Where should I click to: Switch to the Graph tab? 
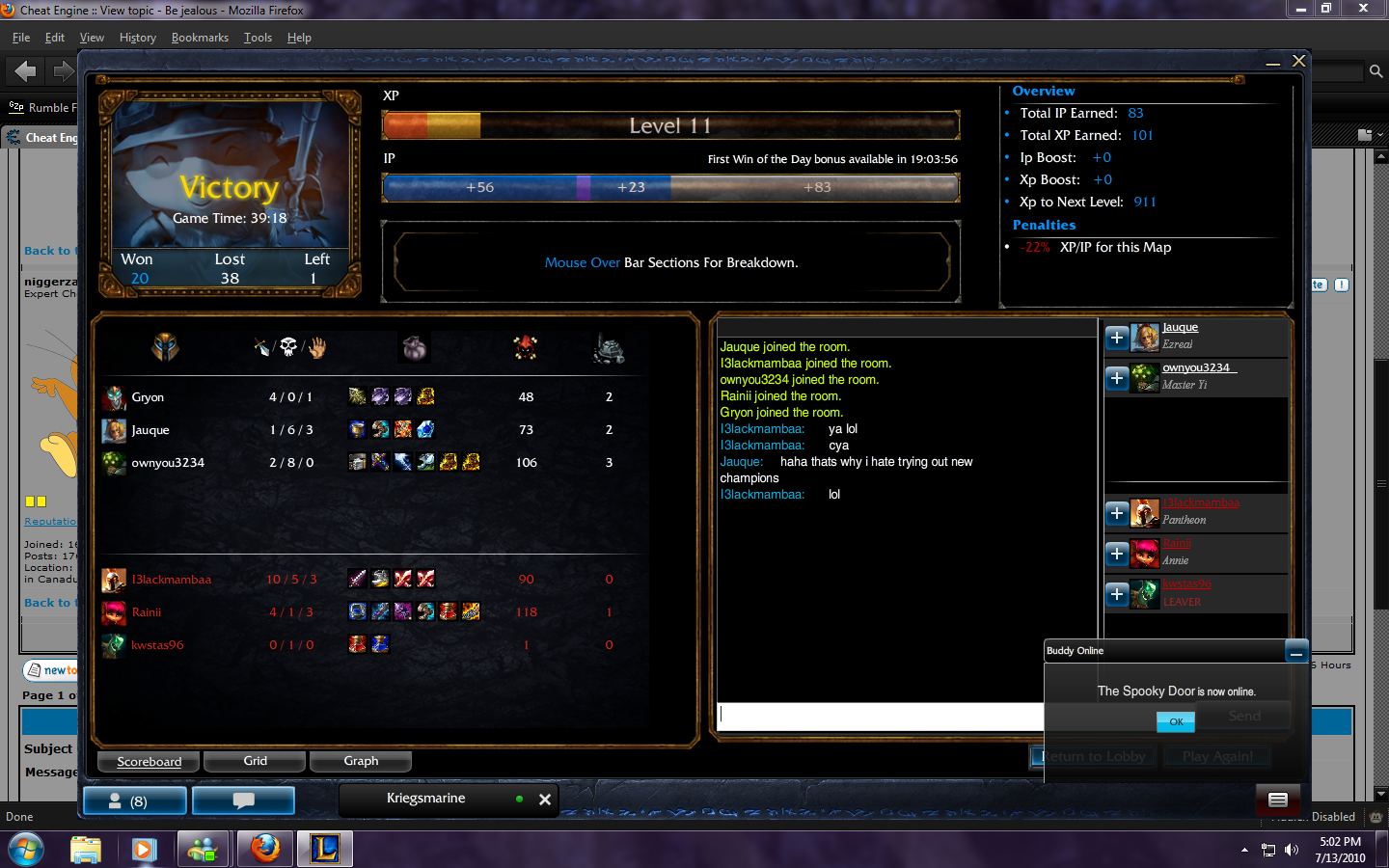[361, 761]
